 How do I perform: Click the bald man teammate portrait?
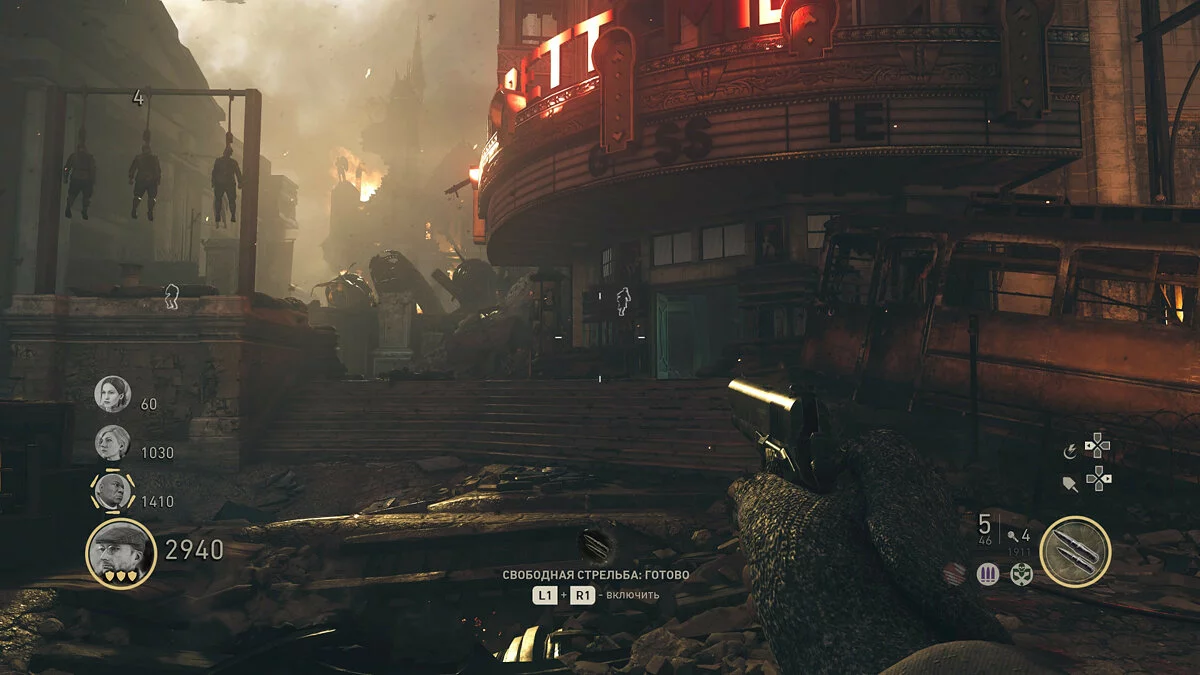point(112,492)
